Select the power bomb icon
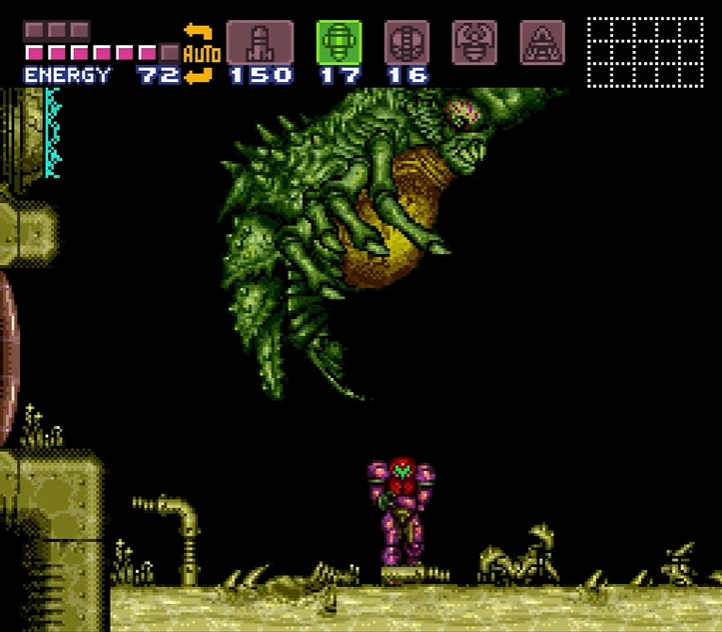 click(x=407, y=42)
